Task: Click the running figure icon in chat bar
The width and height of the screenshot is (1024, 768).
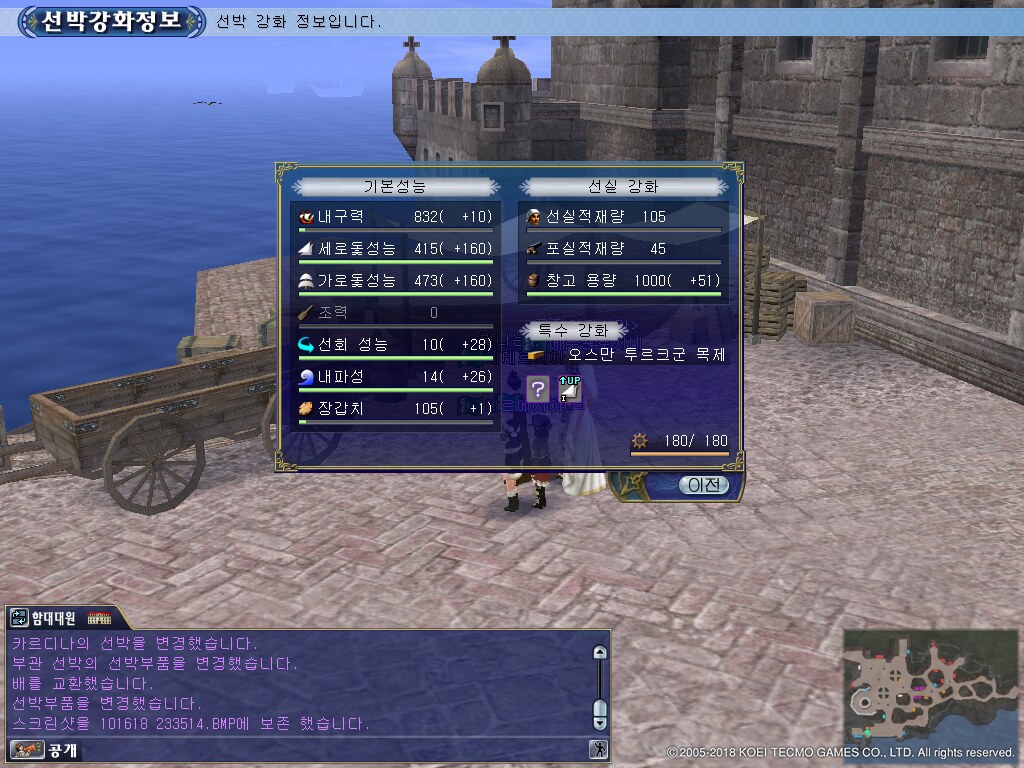Action: point(599,749)
